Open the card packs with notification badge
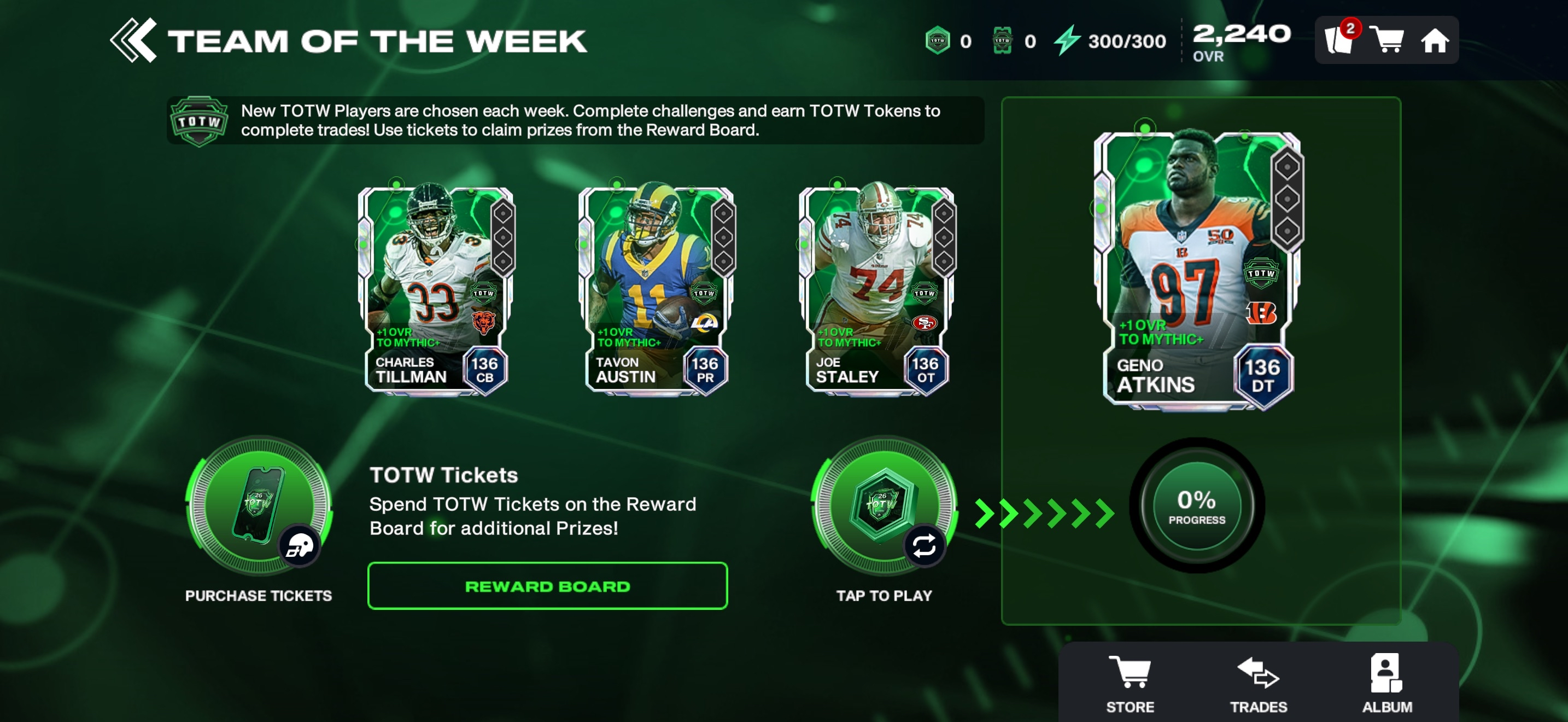The width and height of the screenshot is (1568, 722). click(x=1339, y=40)
